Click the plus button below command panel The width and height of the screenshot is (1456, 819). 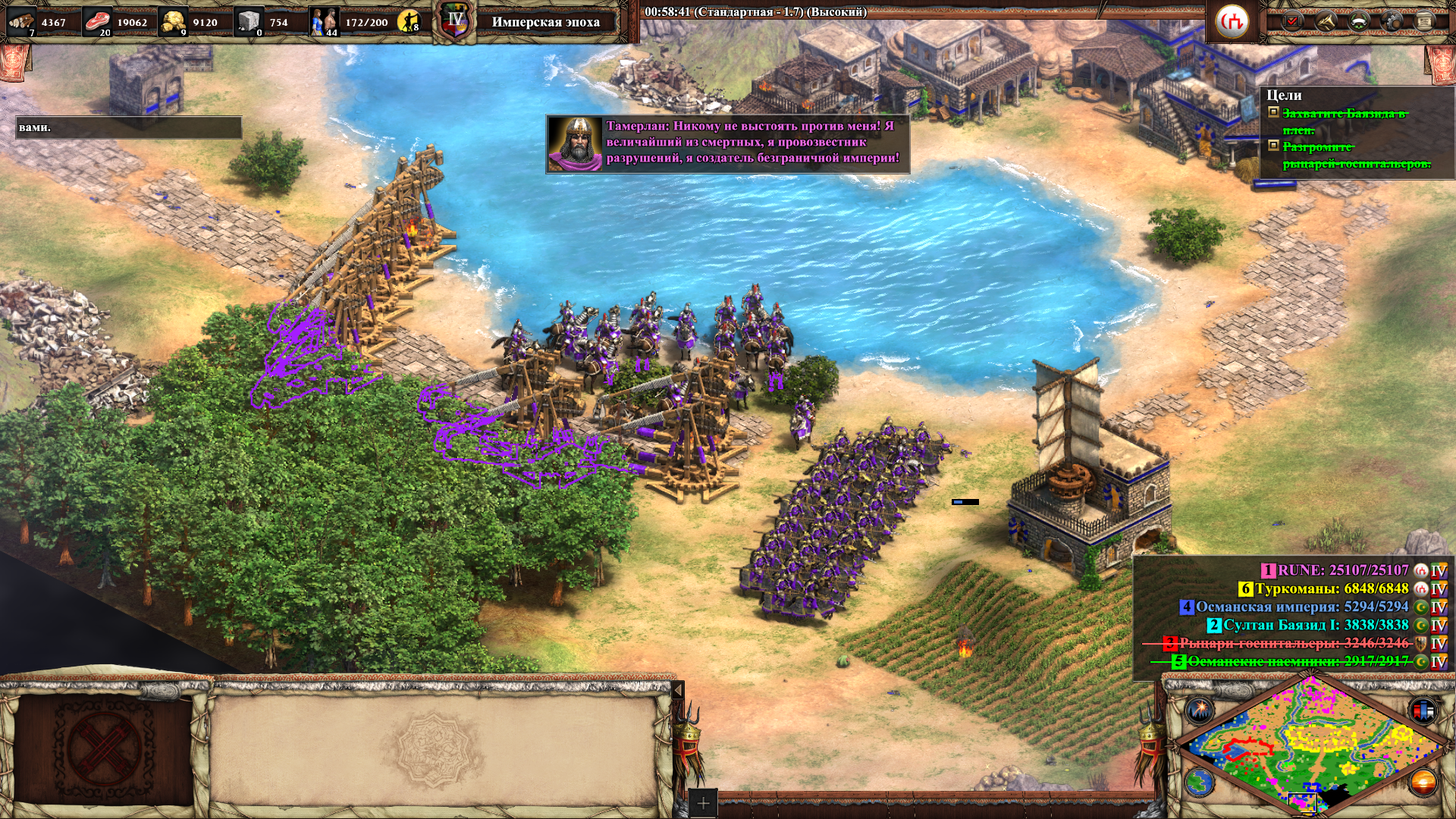[x=703, y=803]
